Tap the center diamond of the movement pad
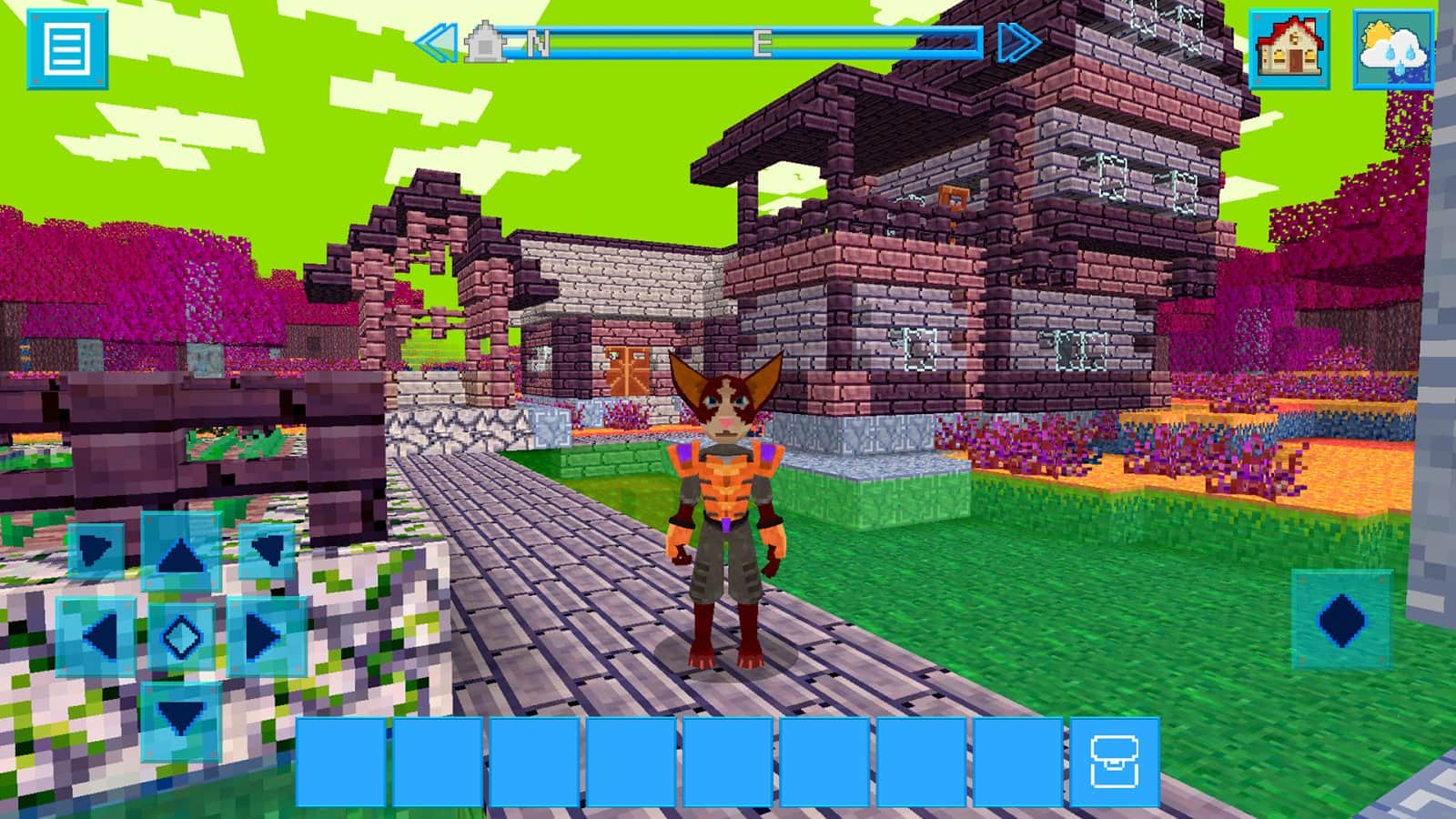The width and height of the screenshot is (1456, 819). coord(179,637)
